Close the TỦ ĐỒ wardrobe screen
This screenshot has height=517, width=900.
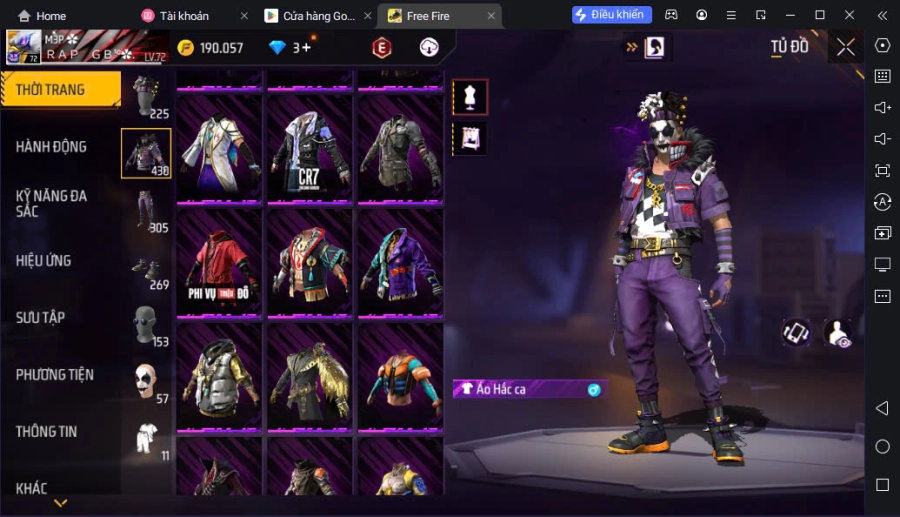click(846, 47)
